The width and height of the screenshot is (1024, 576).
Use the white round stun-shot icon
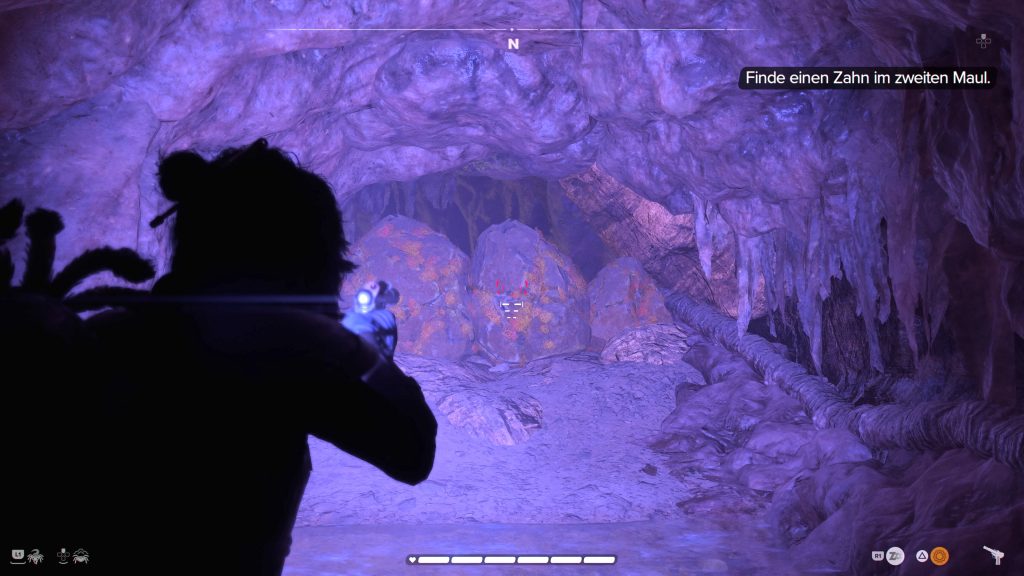click(895, 556)
